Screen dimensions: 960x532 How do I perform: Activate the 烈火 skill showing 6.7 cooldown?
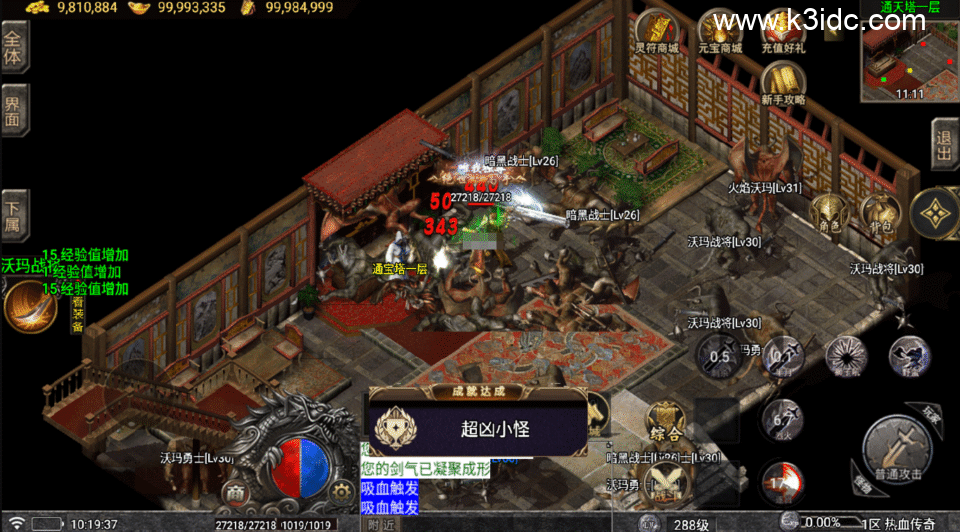click(781, 420)
